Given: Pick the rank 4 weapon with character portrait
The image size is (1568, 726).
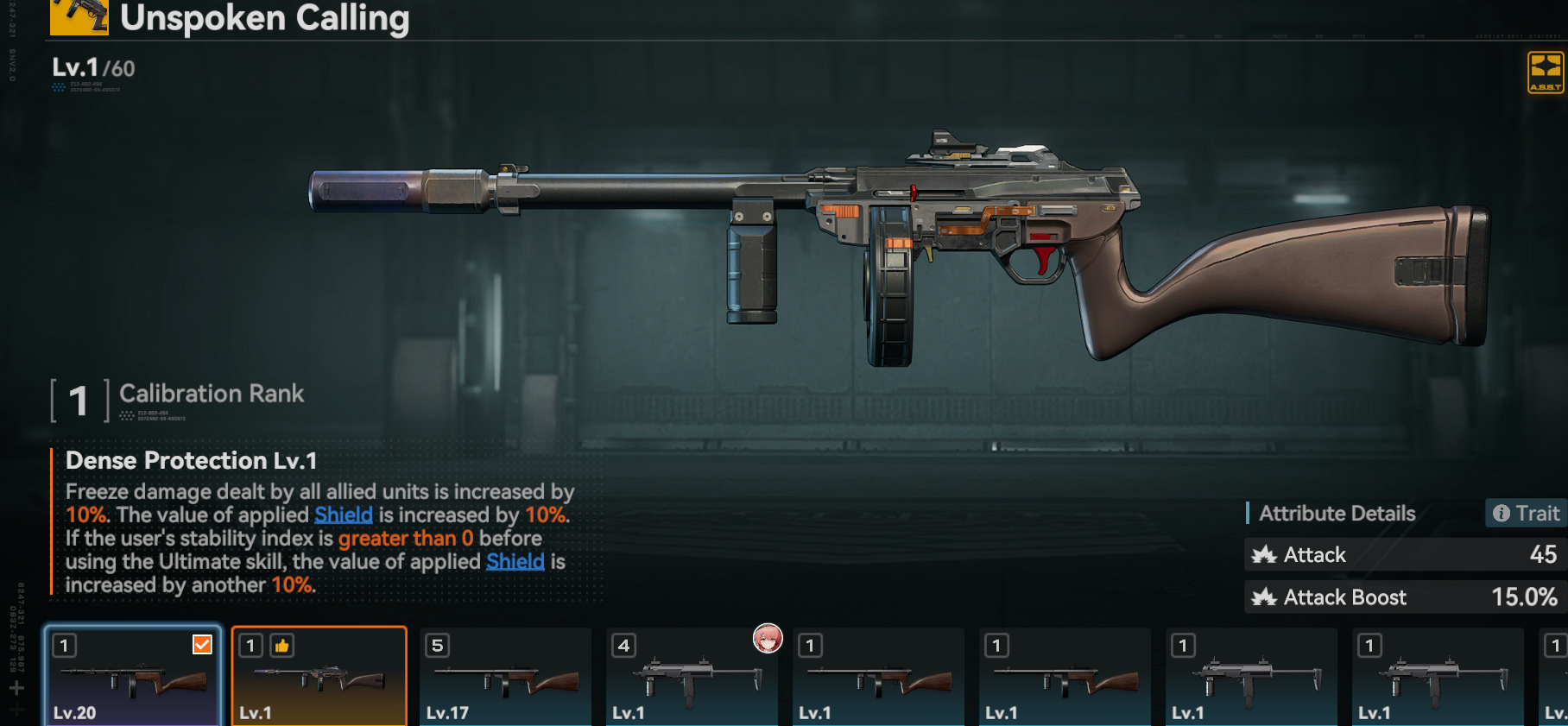Looking at the screenshot, I should click(692, 677).
